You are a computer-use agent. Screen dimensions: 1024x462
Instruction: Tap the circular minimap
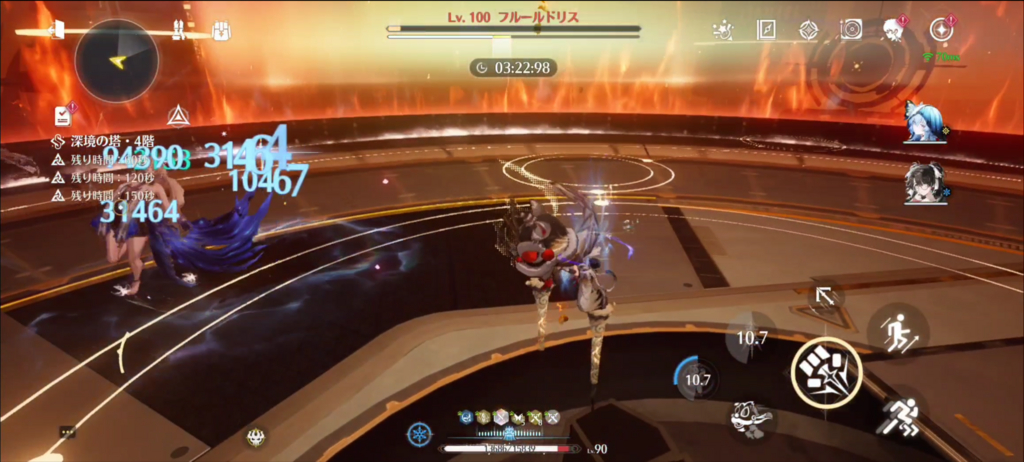pyautogui.click(x=117, y=60)
